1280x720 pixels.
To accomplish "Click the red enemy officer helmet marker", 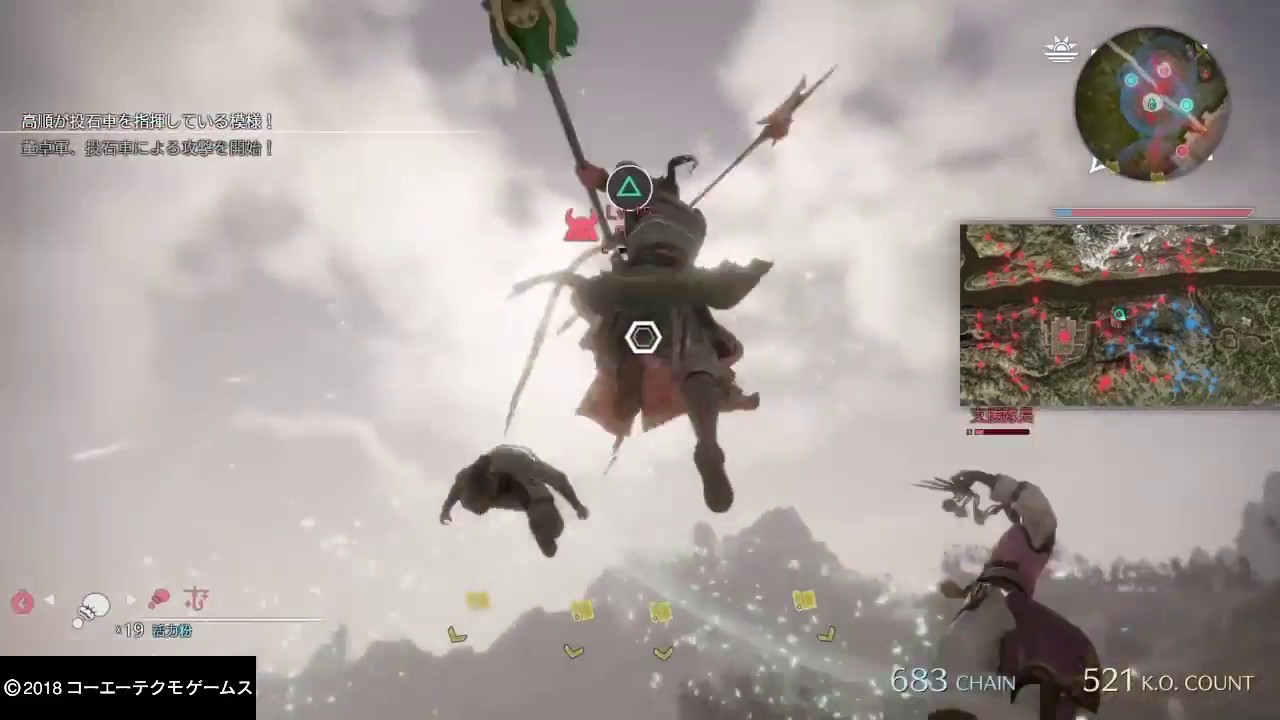I will [582, 224].
